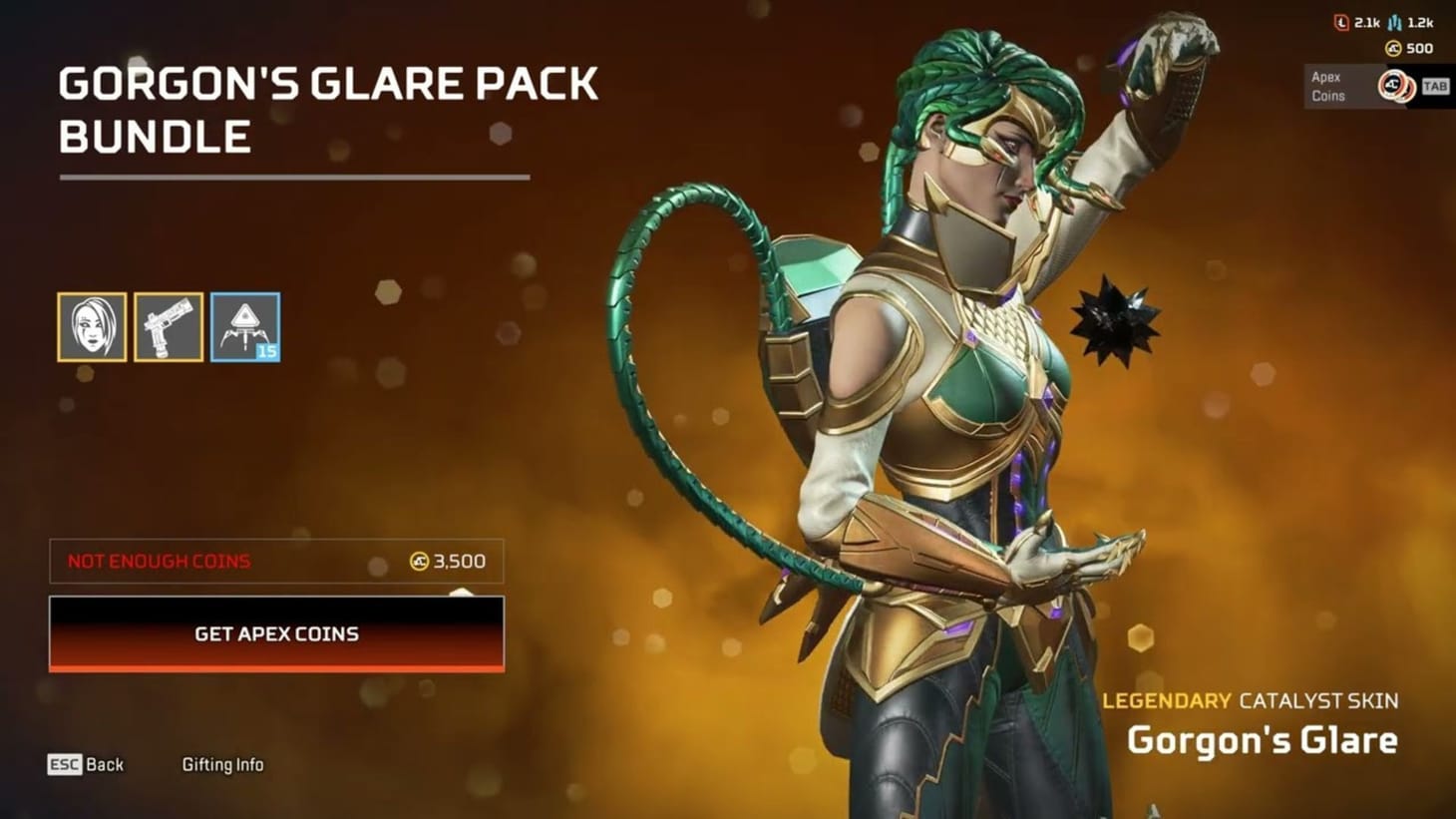Screen dimensions: 1456x819
Task: Click the ESC key icon next to Back
Action: (64, 764)
